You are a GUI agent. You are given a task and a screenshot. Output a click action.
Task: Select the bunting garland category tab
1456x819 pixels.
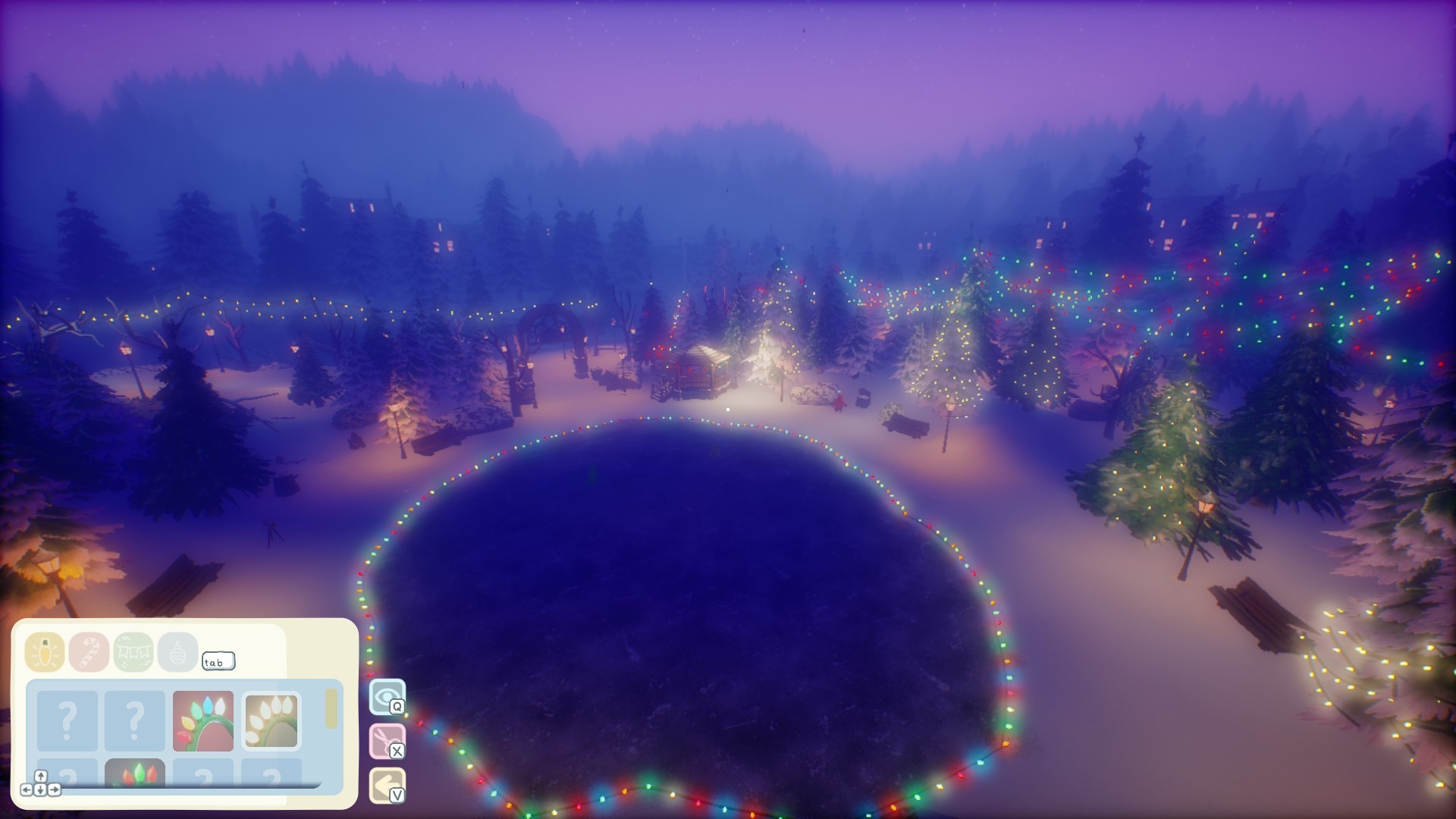click(x=133, y=652)
